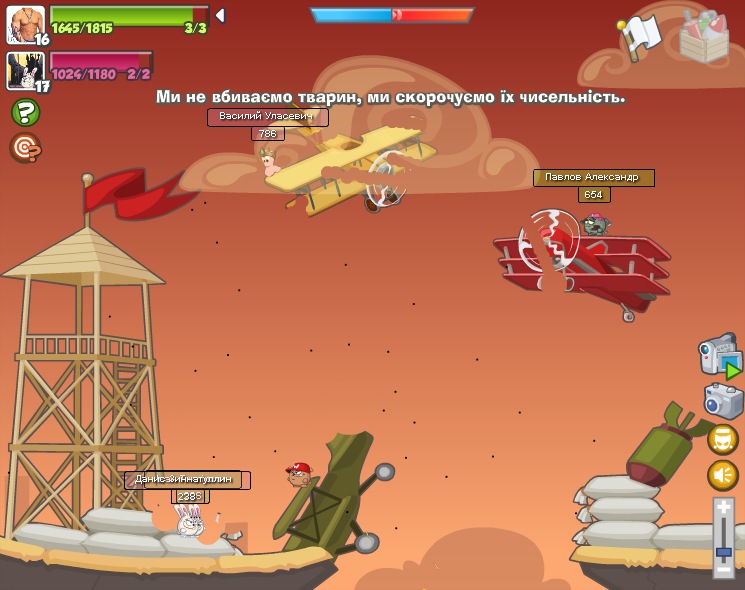The height and width of the screenshot is (590, 745).
Task: Click the target hint icon
Action: click(25, 148)
